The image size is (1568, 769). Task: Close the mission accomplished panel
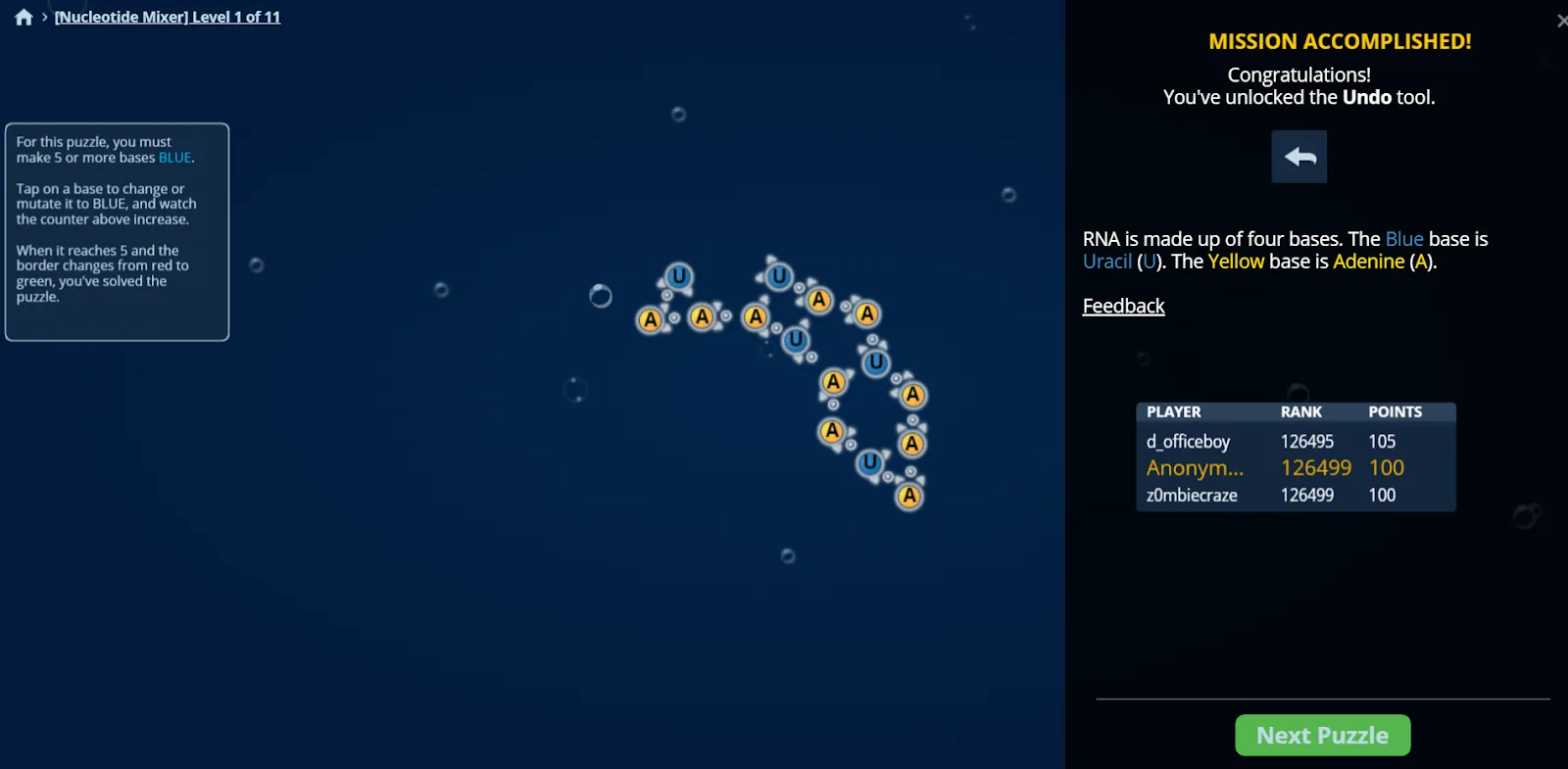point(1561,21)
